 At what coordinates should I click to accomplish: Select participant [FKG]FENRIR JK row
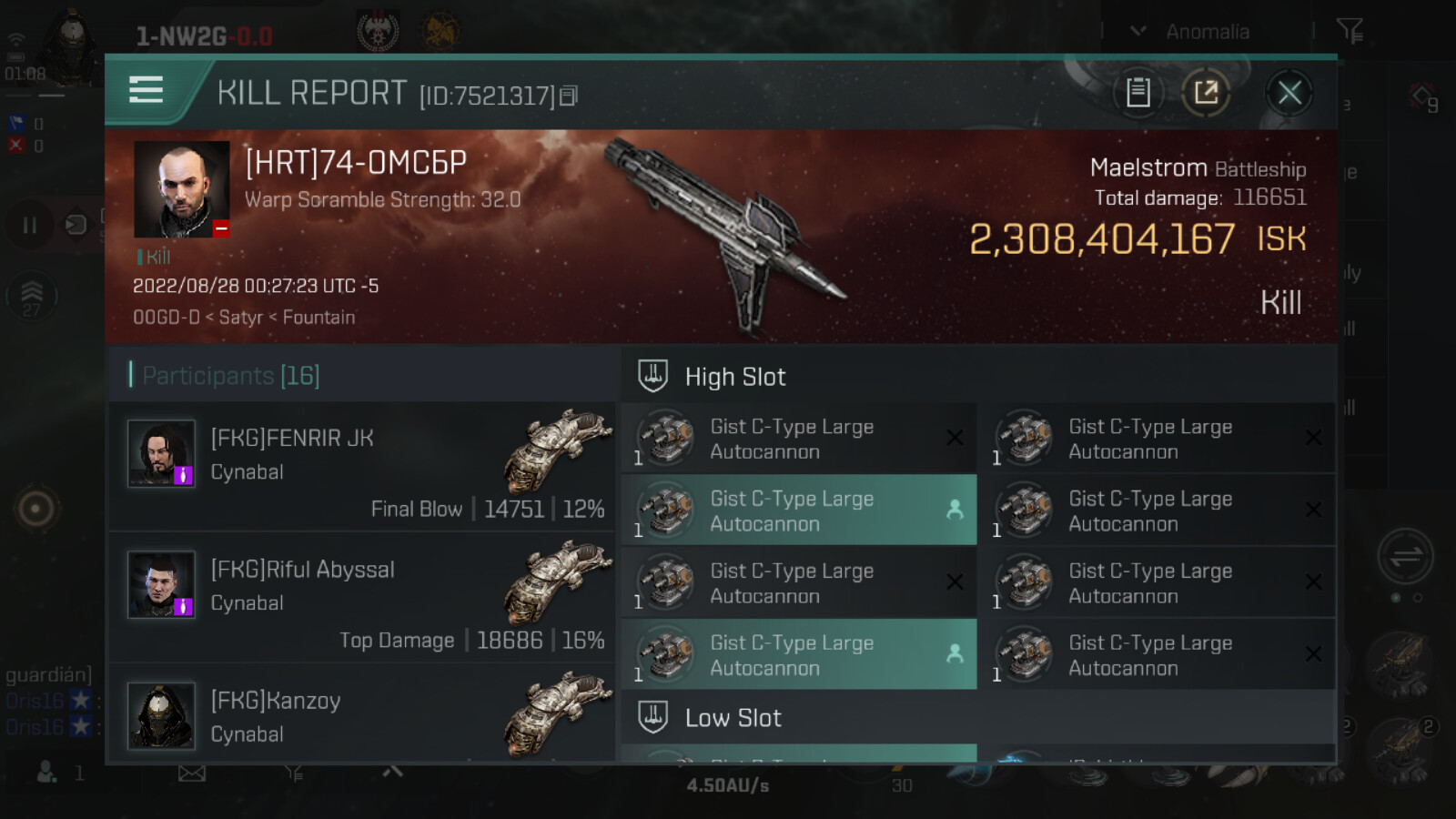362,466
